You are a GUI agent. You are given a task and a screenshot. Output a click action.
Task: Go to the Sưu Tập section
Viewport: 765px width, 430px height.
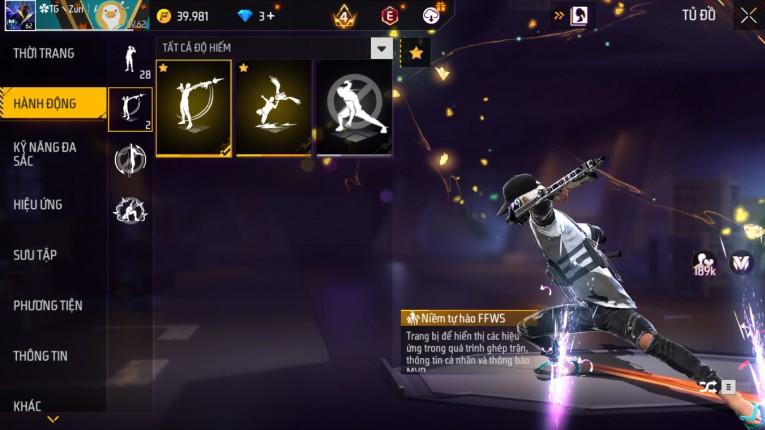click(35, 255)
